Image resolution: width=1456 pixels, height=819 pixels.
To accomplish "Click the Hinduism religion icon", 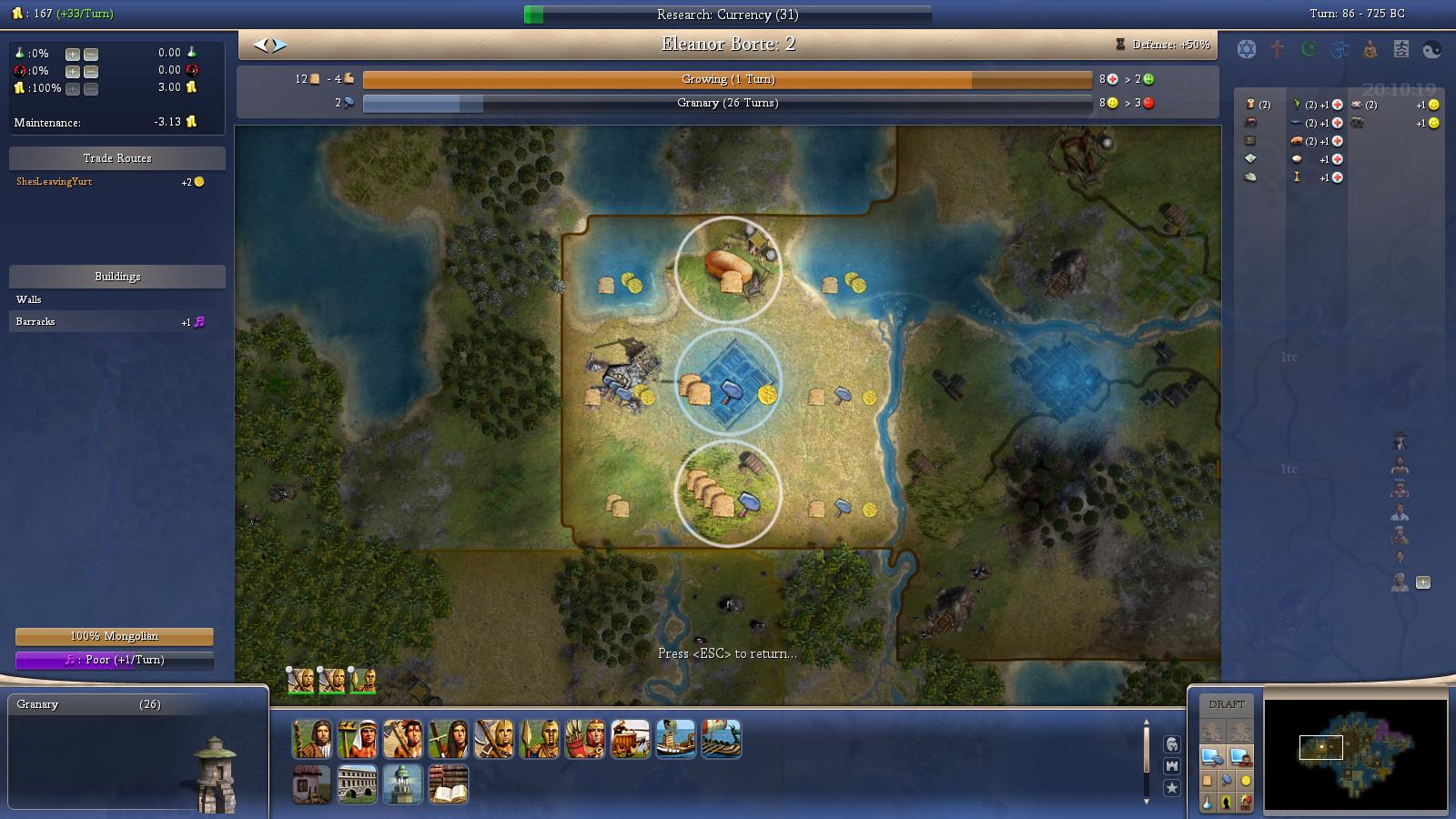I will [x=1340, y=48].
